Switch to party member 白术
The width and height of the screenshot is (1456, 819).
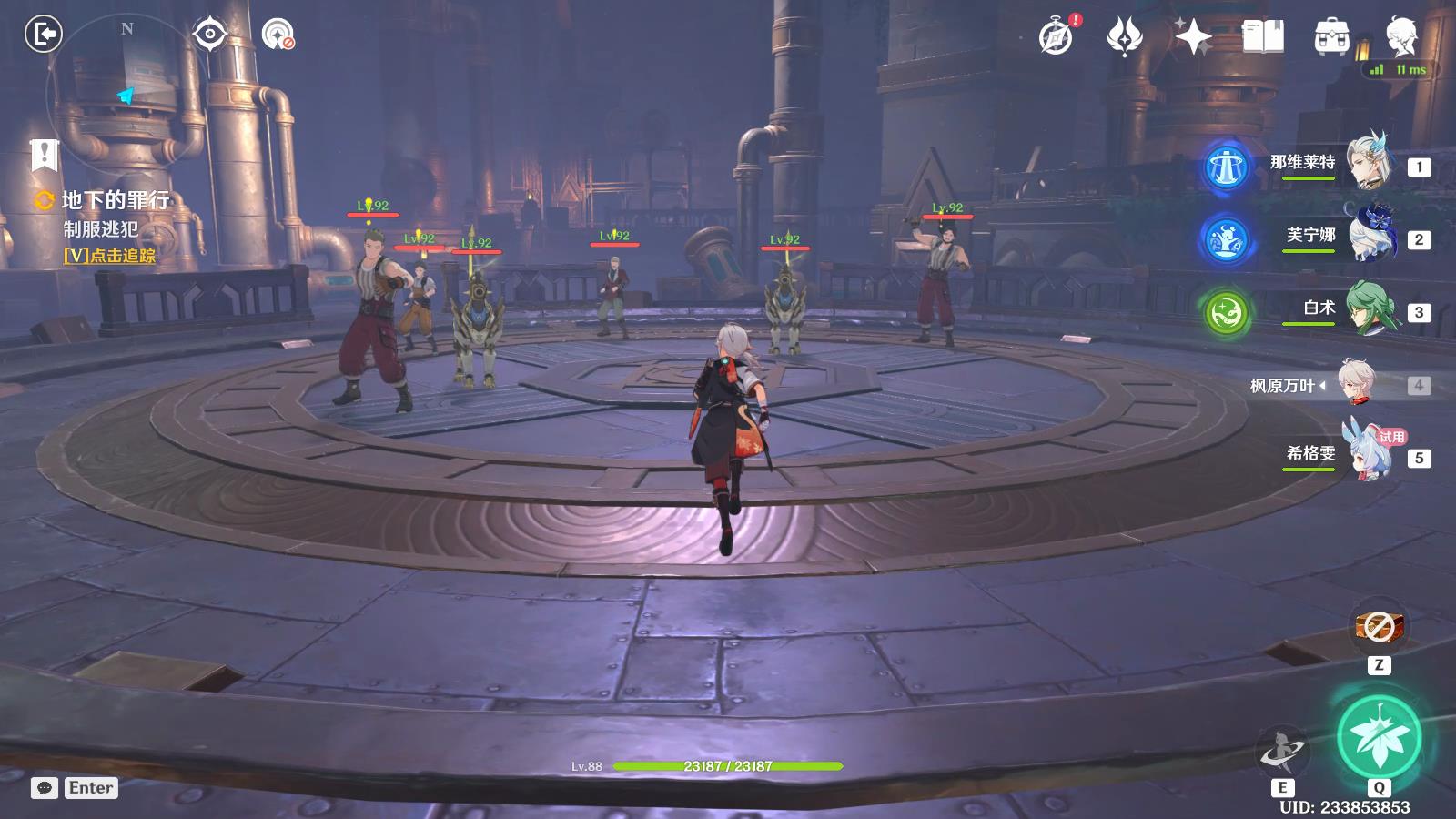1368,310
